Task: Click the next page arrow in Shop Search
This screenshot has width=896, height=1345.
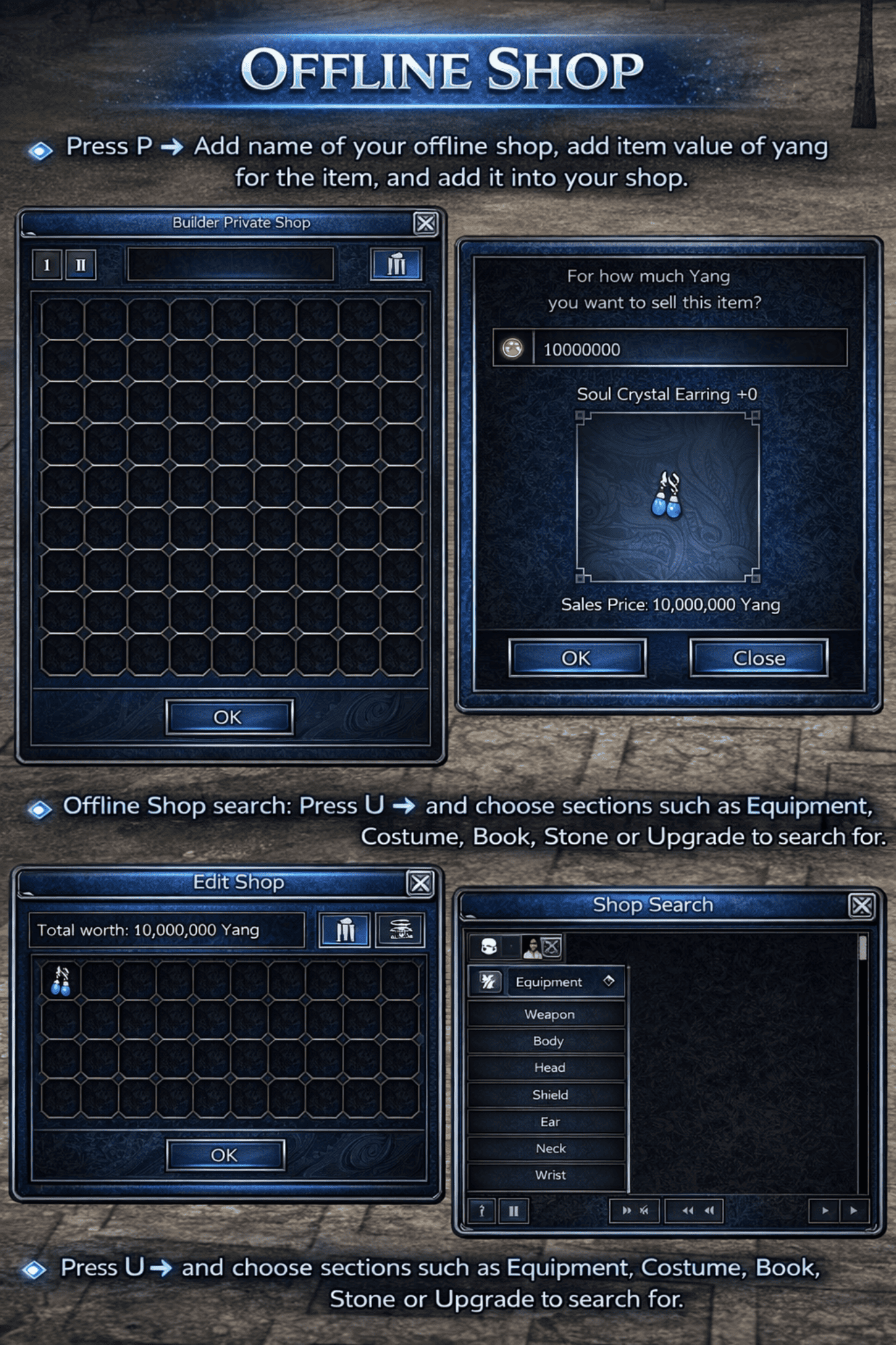Action: pyautogui.click(x=853, y=1210)
